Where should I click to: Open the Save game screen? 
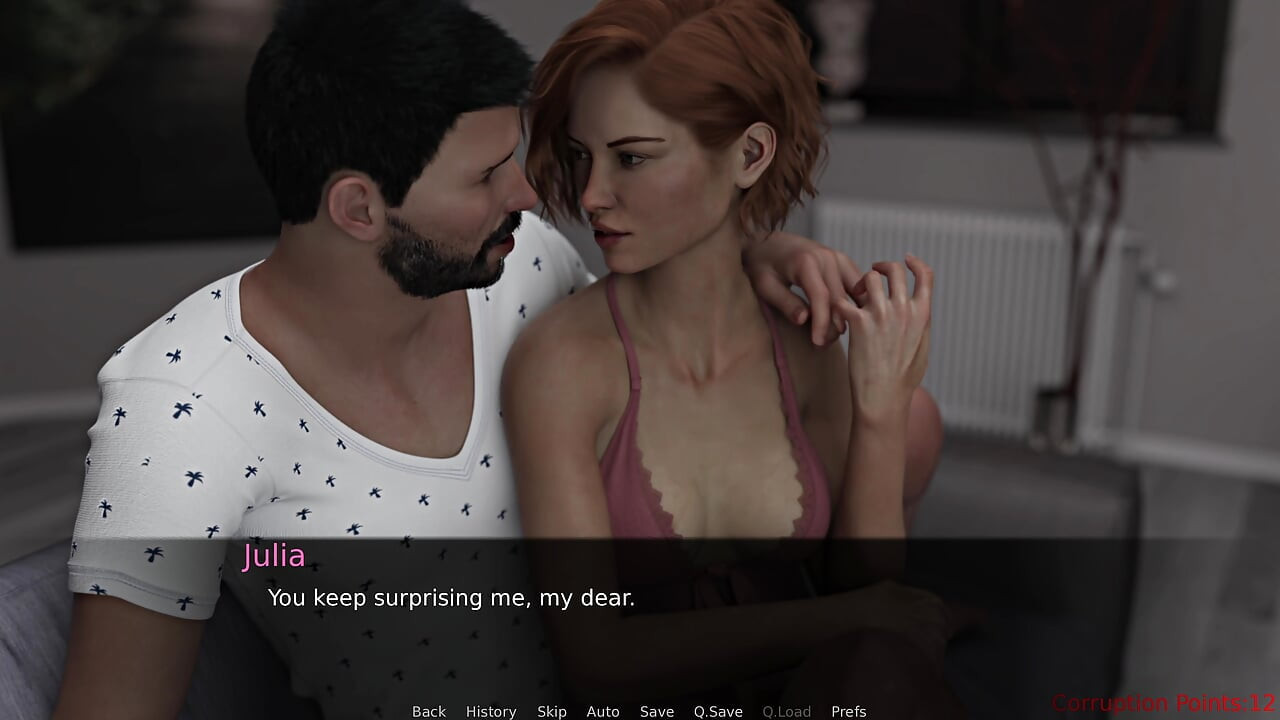coord(657,711)
